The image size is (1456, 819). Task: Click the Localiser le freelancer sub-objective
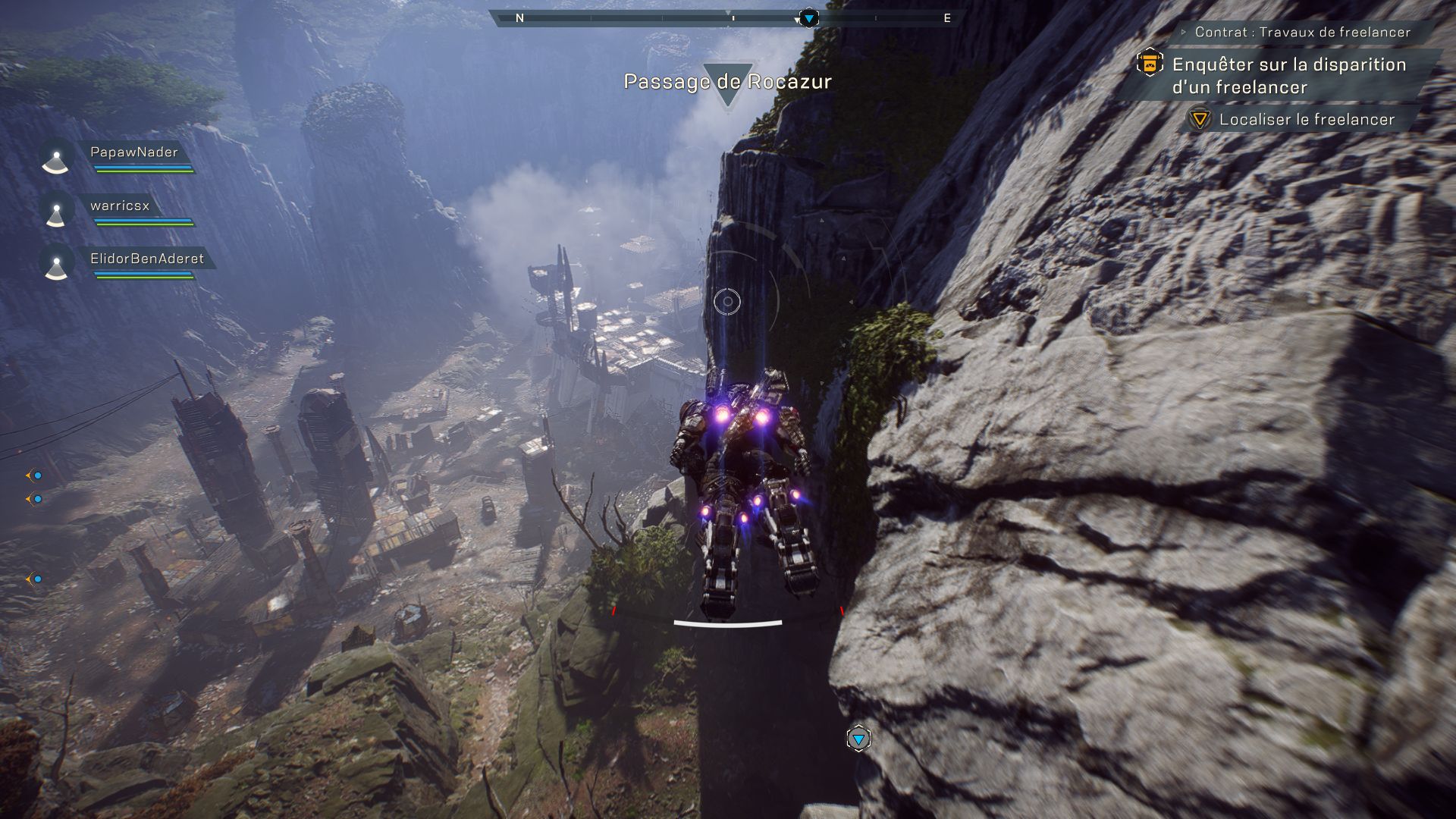pyautogui.click(x=1306, y=120)
